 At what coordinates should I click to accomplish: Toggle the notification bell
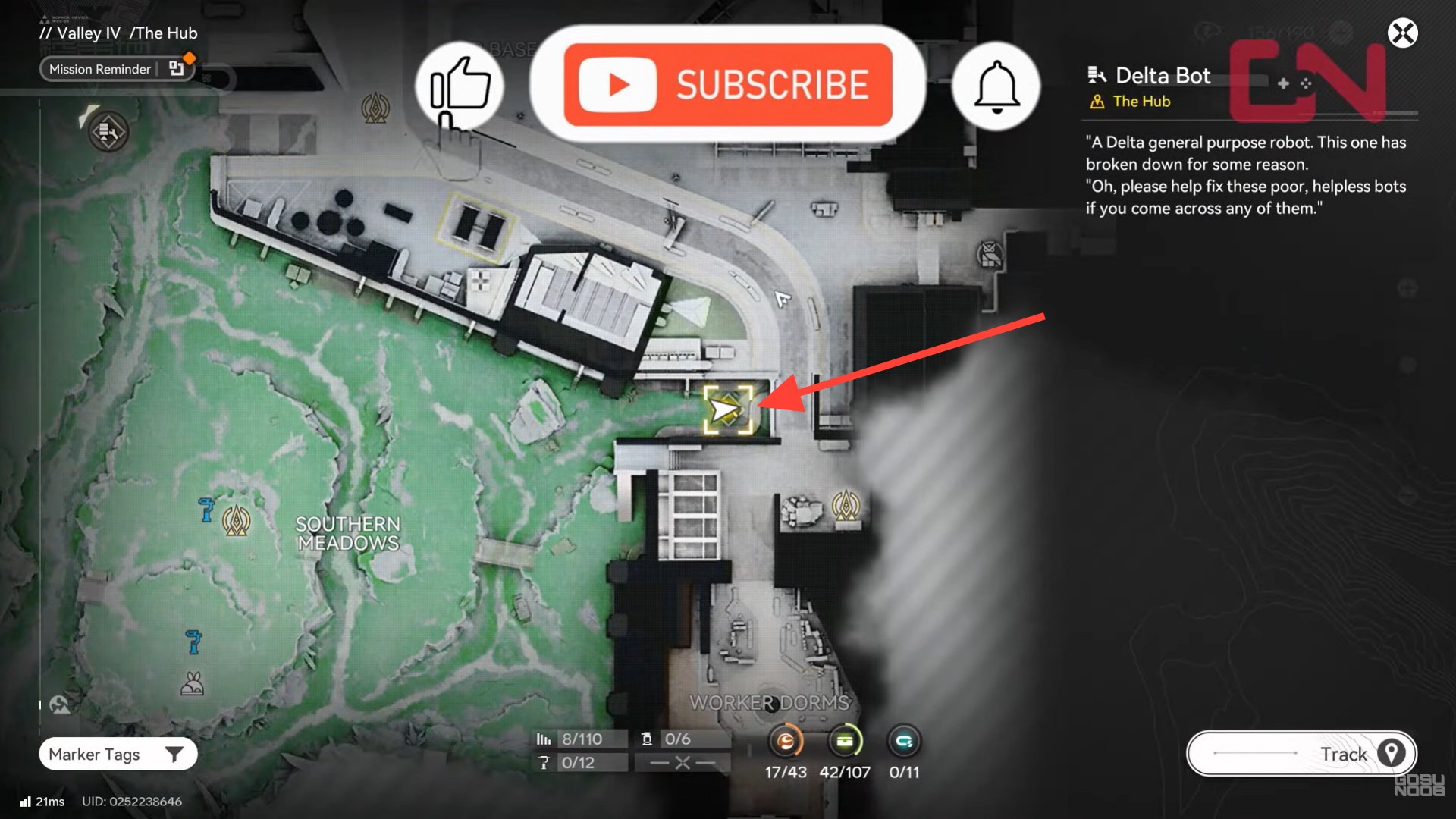[x=996, y=85]
